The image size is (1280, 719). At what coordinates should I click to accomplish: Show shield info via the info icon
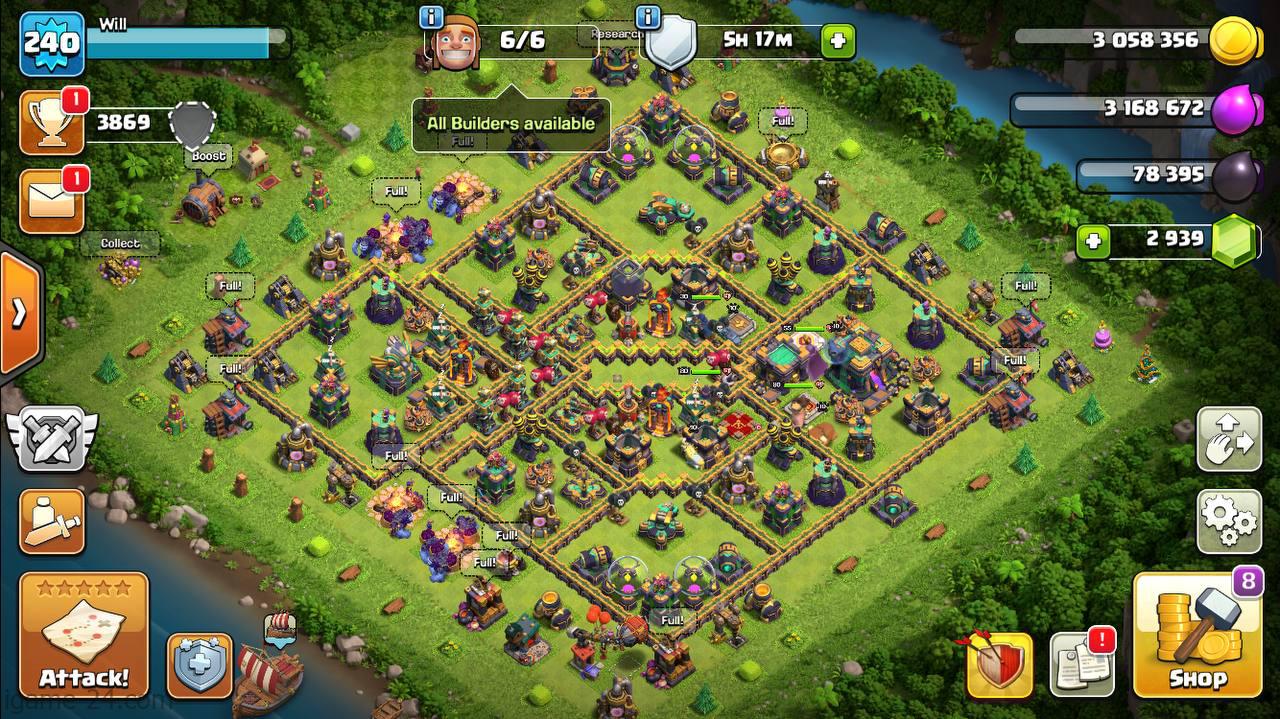click(648, 18)
